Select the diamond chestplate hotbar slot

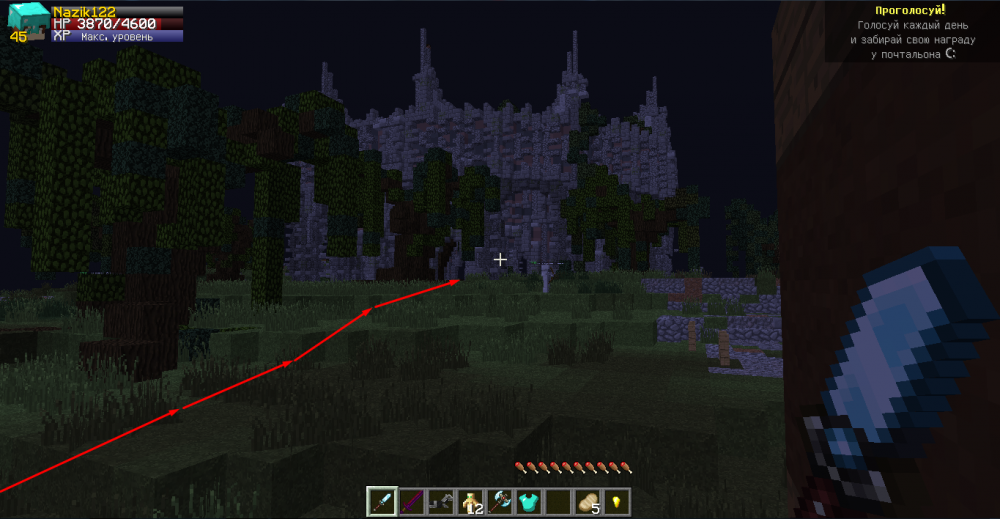pyautogui.click(x=528, y=501)
